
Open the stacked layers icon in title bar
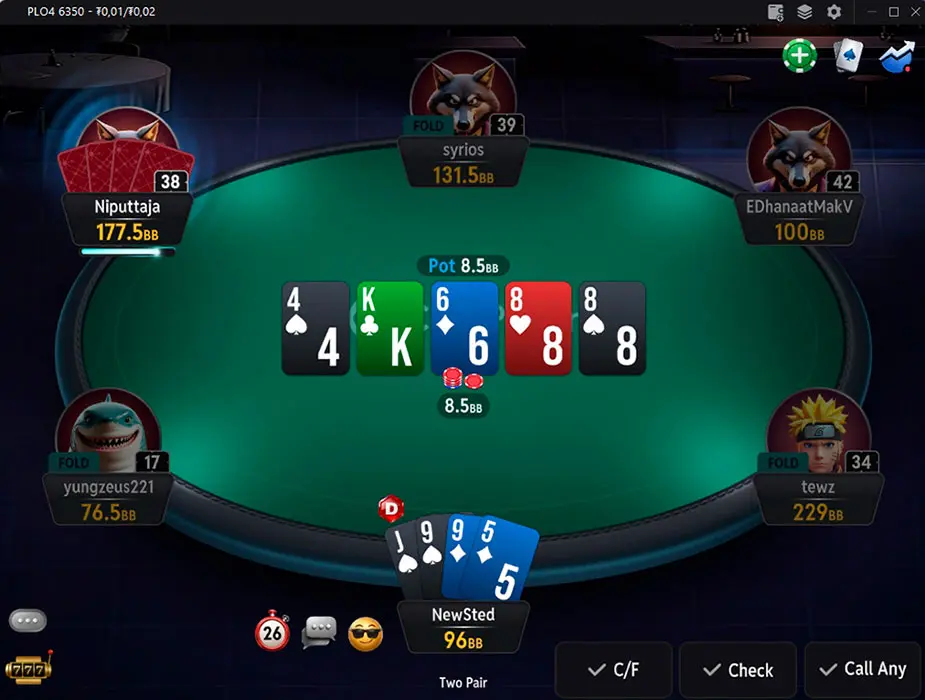coord(804,12)
